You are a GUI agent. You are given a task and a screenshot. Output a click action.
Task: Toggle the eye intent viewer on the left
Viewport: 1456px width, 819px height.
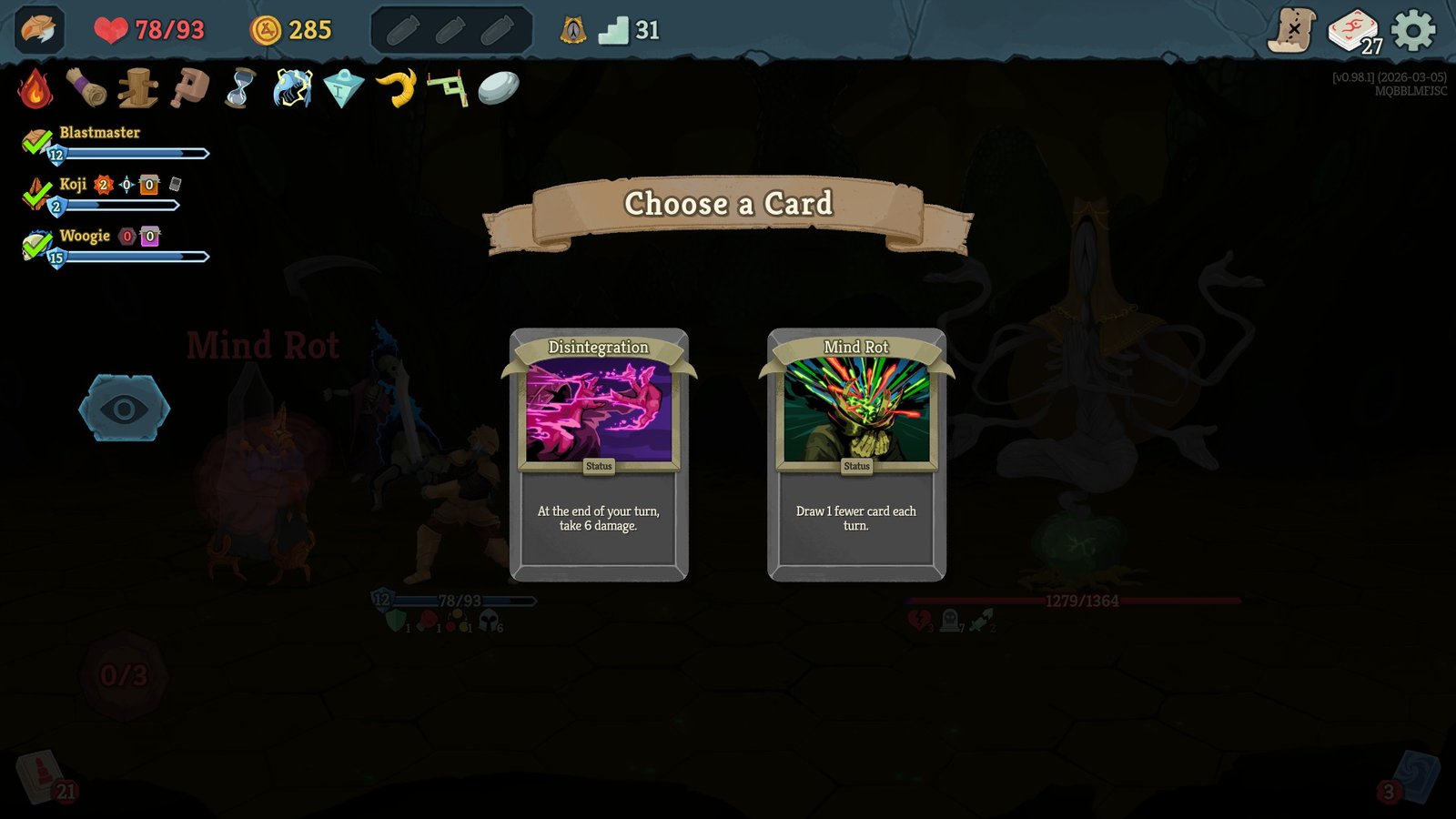126,408
